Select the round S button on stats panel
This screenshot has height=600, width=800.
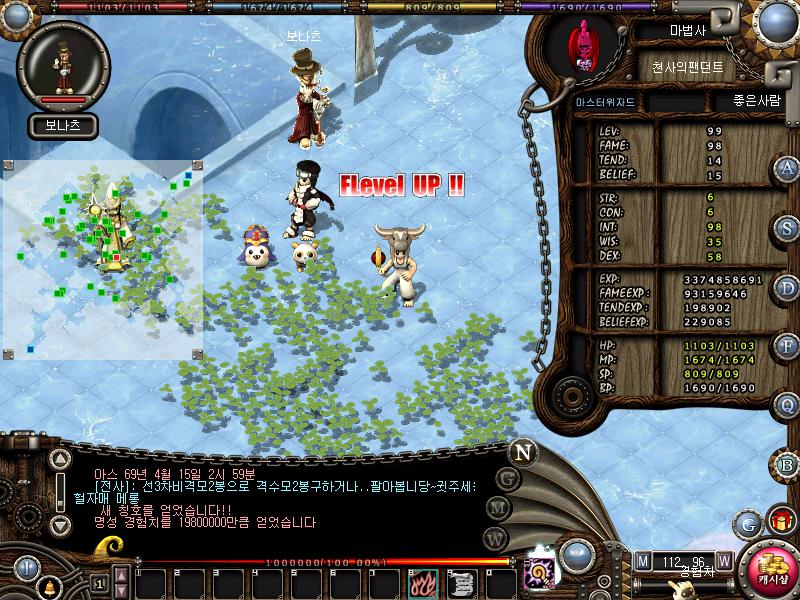coord(788,227)
